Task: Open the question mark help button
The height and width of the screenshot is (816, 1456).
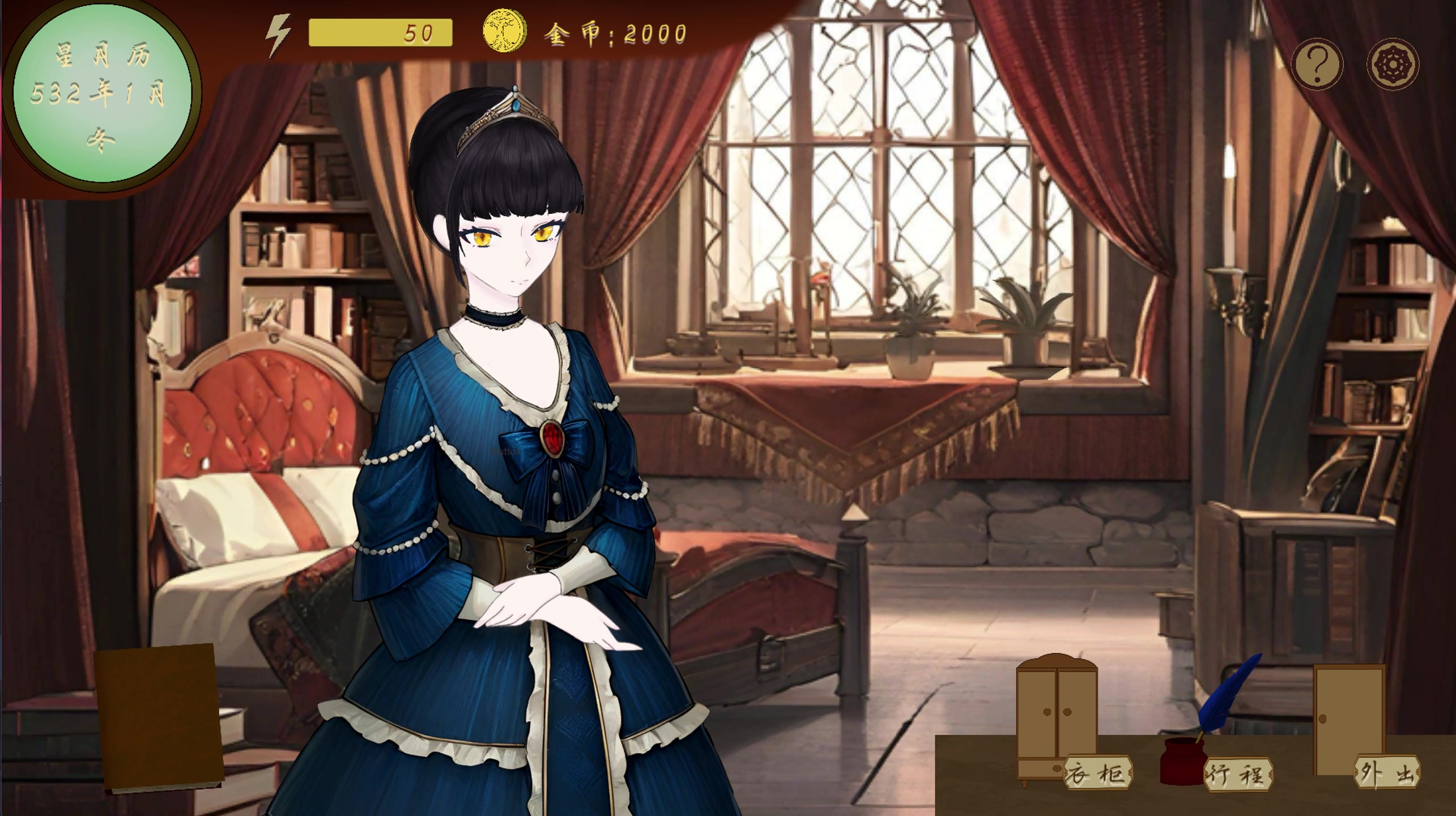Action: [x=1317, y=64]
